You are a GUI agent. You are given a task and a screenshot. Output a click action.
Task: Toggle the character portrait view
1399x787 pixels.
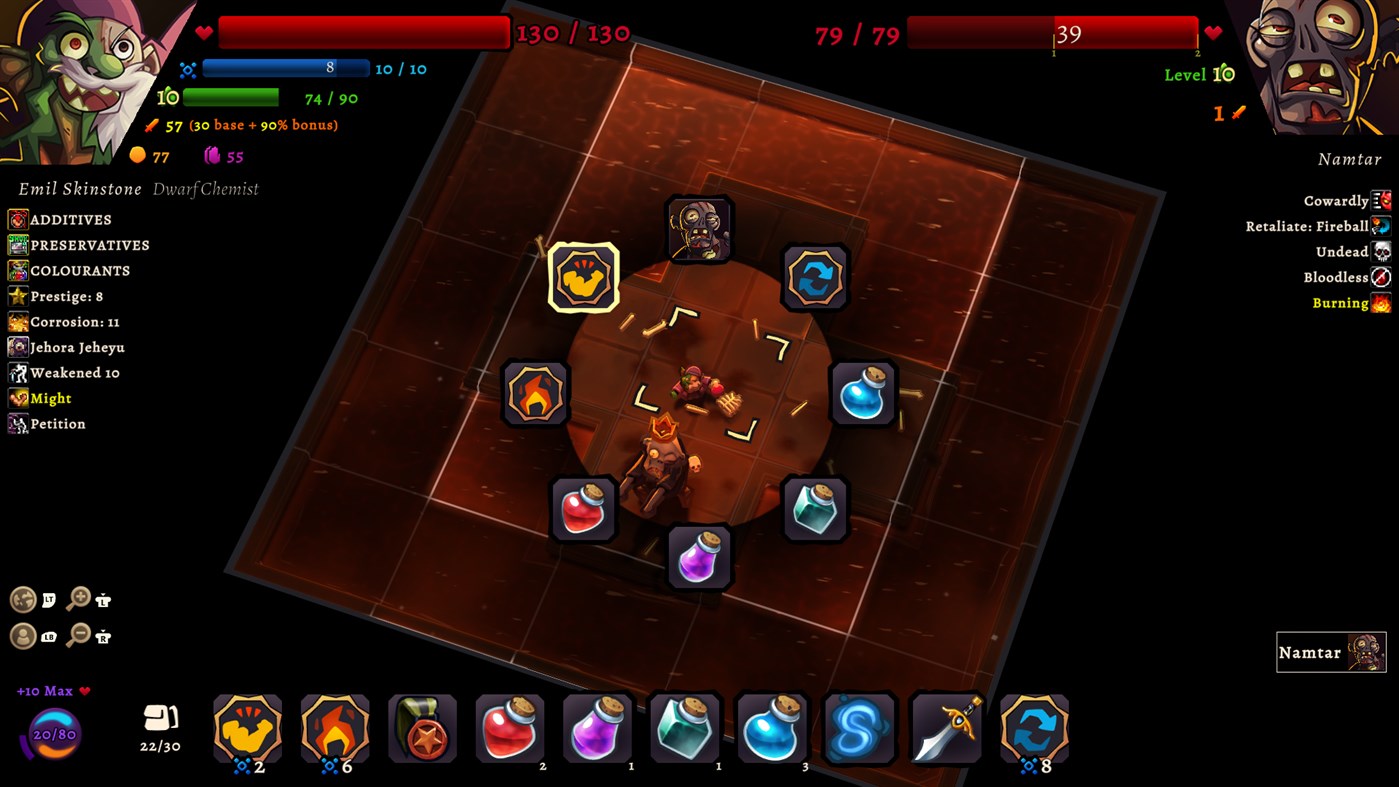point(24,636)
